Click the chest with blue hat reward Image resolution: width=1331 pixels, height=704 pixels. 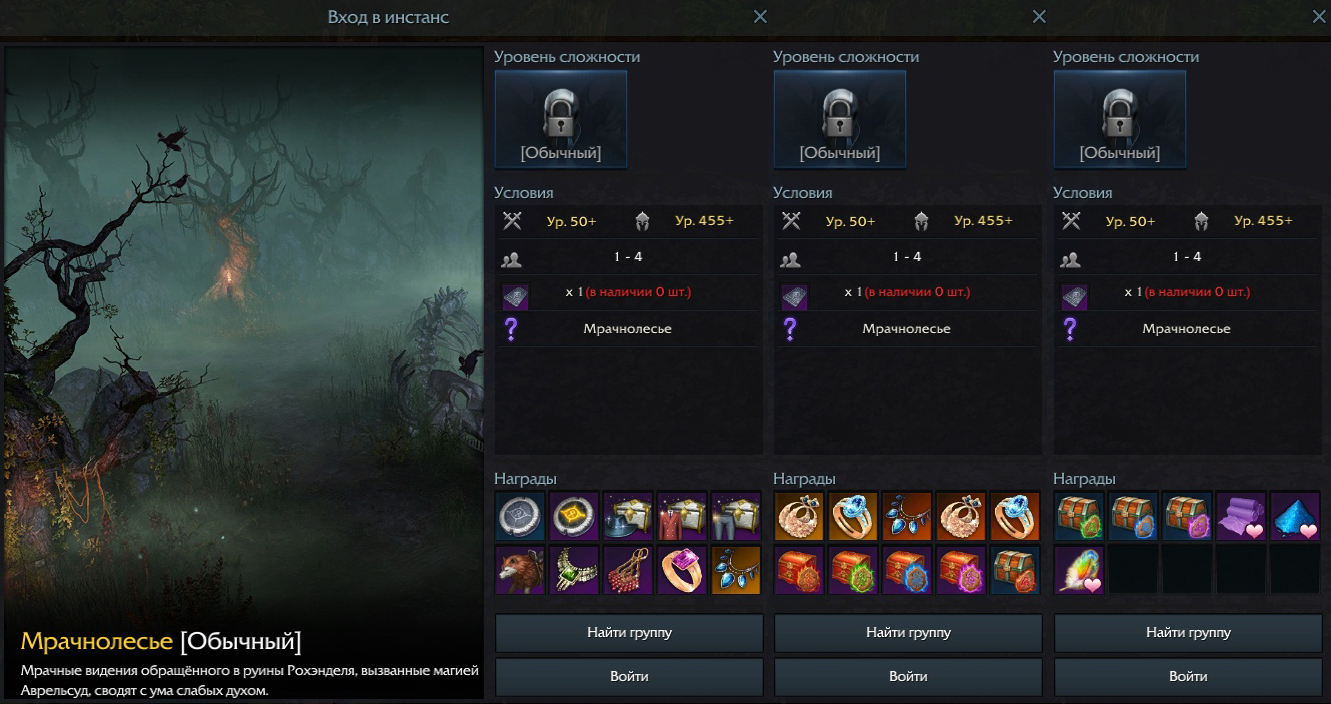(628, 516)
